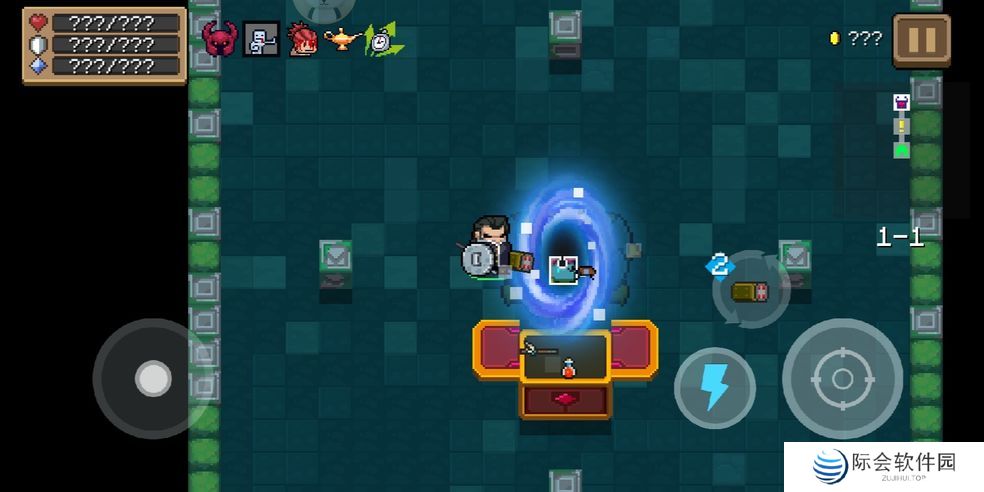Inspect the red horned demon helmet buff

(x=220, y=39)
